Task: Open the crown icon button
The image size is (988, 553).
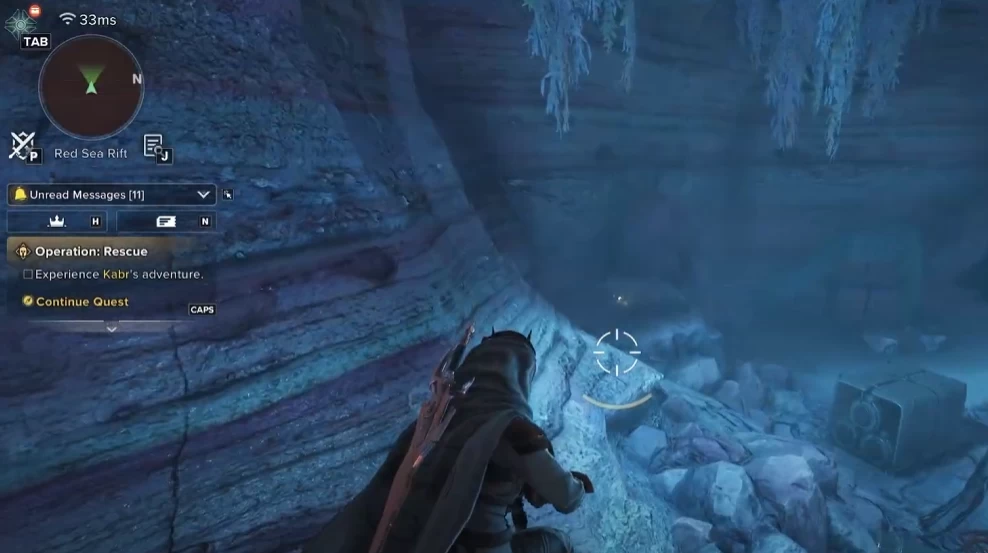Action: 57,221
